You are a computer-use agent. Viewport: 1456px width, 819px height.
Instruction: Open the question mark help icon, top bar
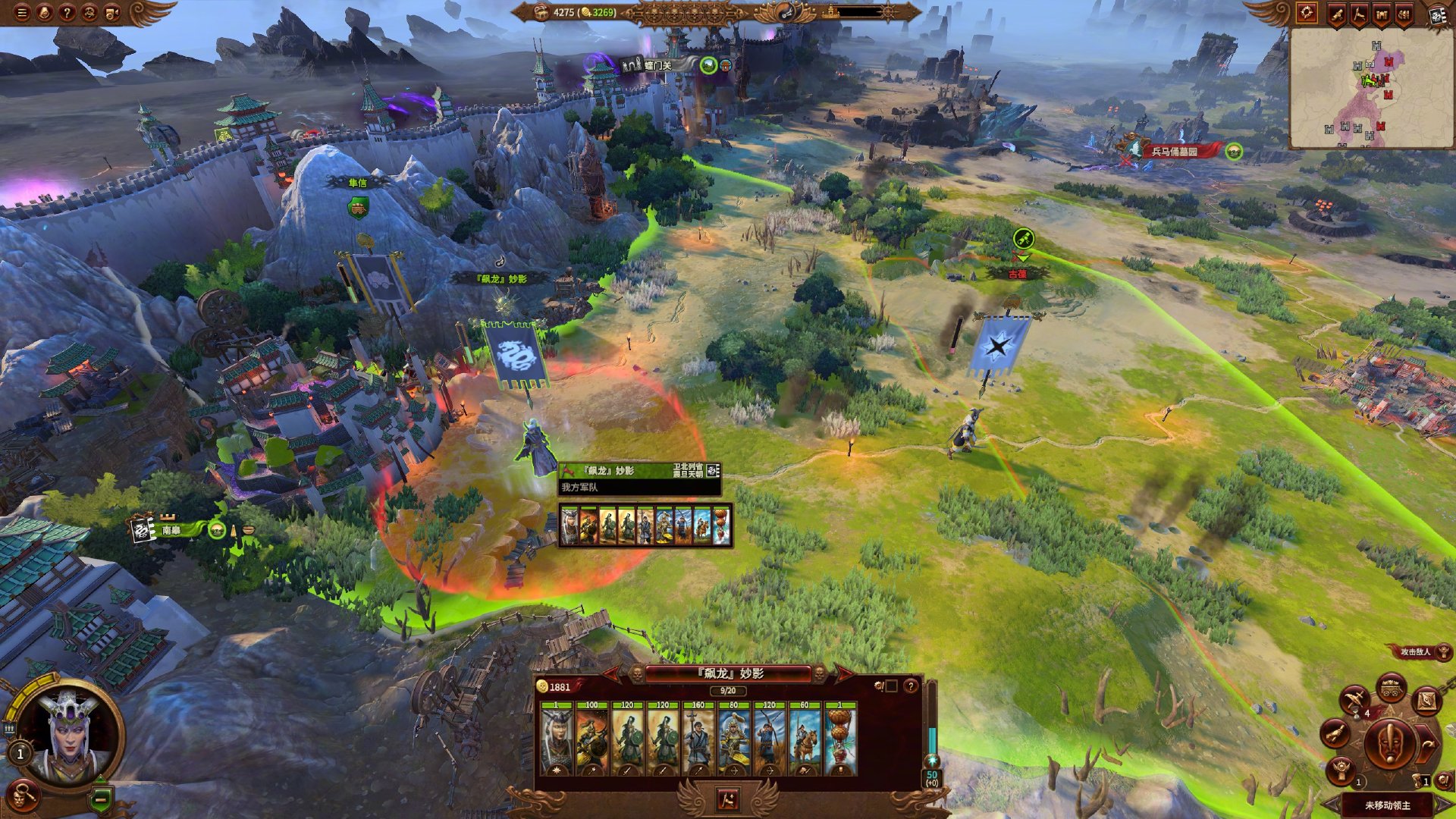[x=67, y=12]
